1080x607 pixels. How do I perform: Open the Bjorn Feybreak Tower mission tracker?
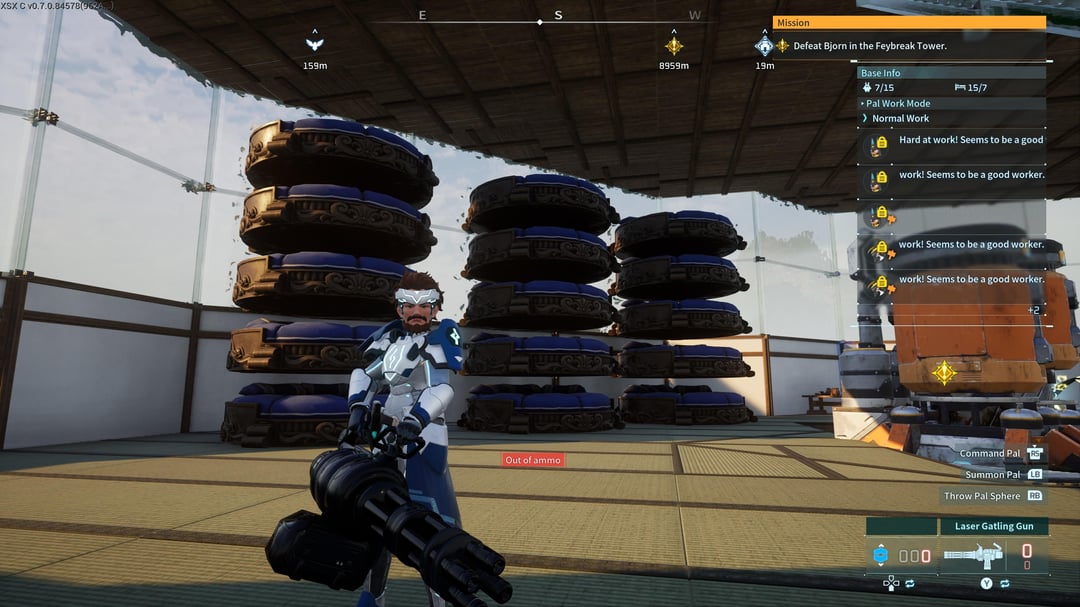pyautogui.click(x=869, y=46)
